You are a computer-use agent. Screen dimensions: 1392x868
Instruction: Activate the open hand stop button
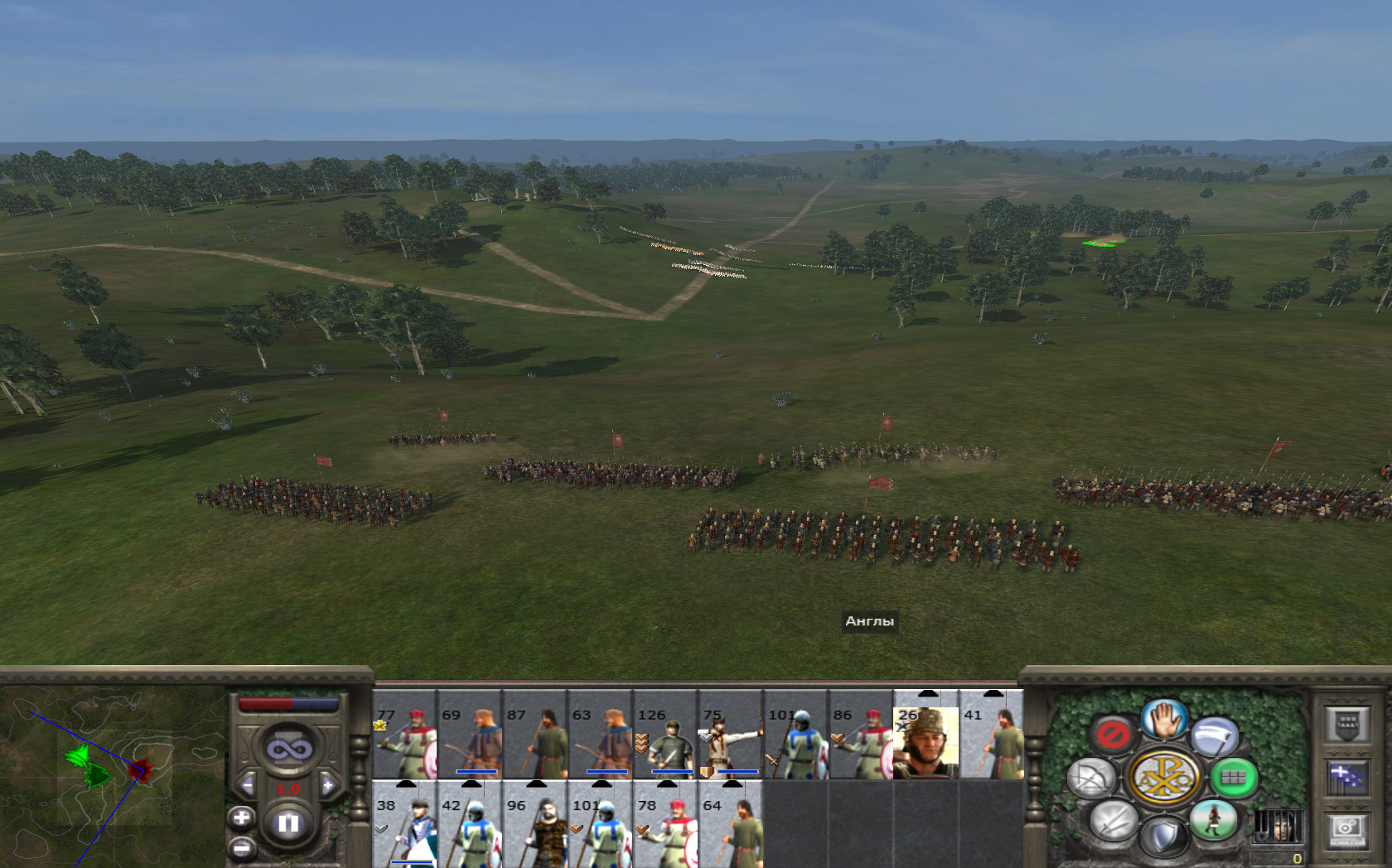tap(1165, 719)
